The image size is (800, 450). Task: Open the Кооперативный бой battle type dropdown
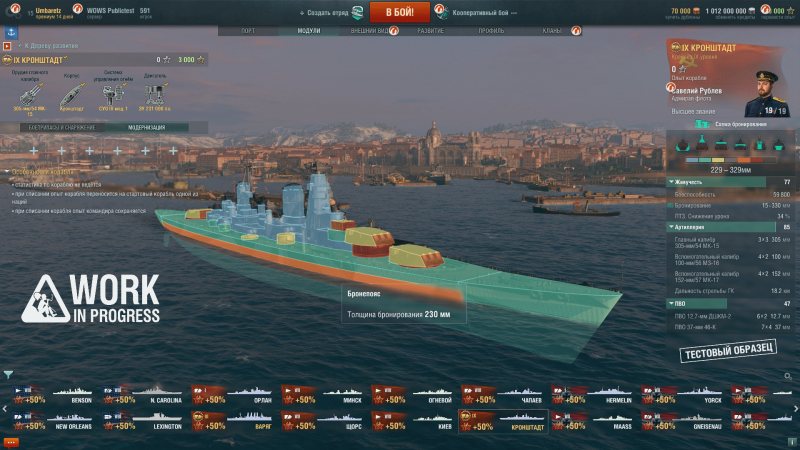click(474, 12)
